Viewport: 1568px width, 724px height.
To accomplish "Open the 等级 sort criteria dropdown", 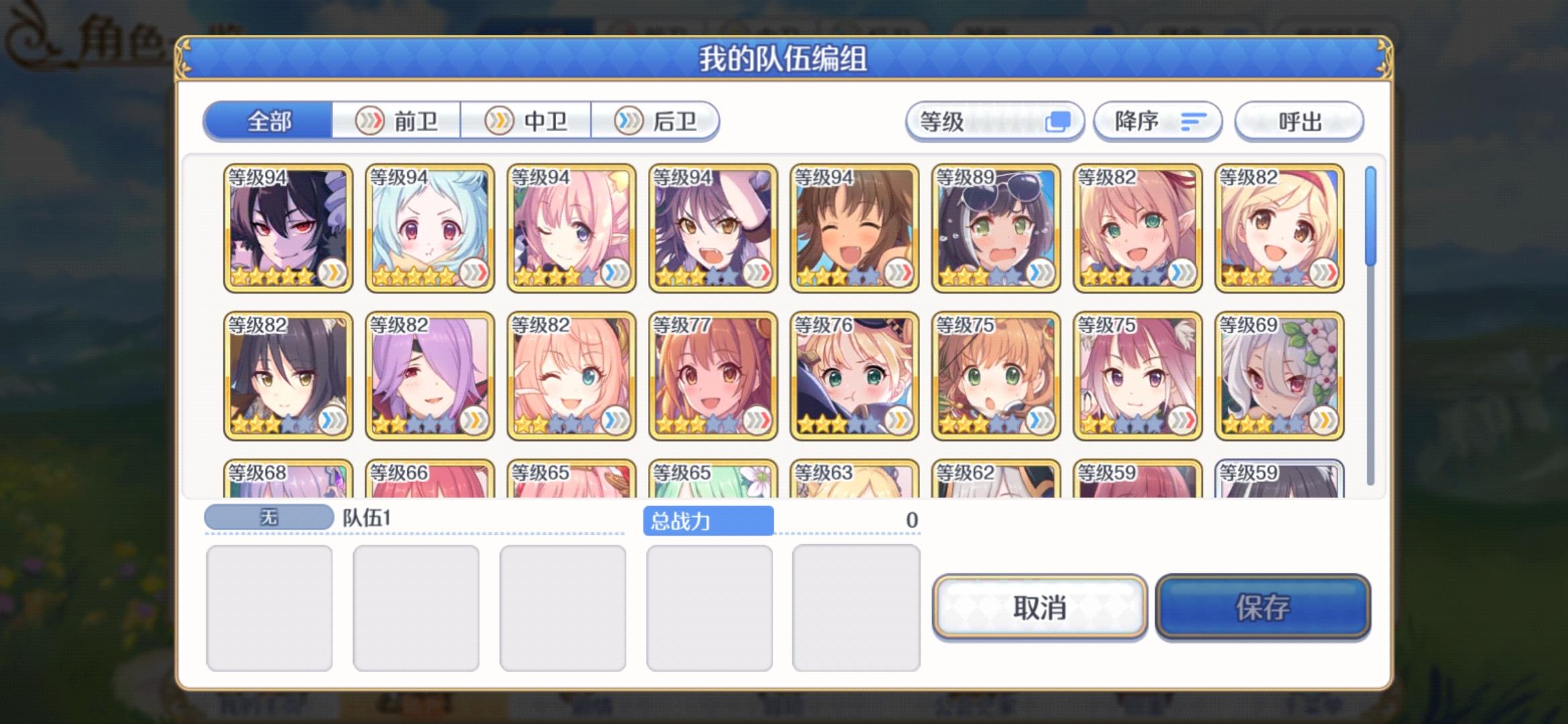I will [995, 121].
